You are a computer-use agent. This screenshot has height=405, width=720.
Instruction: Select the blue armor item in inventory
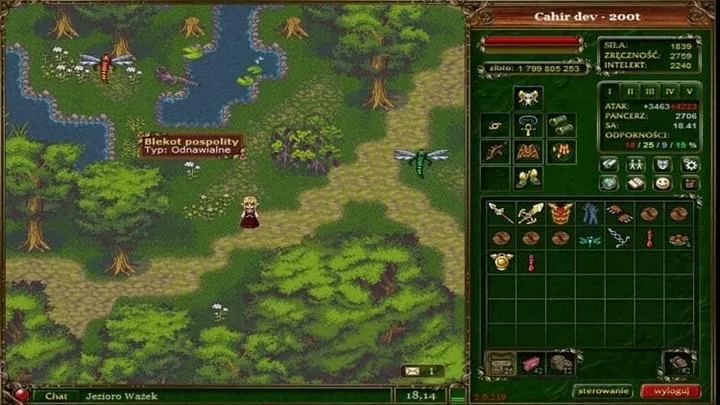point(589,214)
